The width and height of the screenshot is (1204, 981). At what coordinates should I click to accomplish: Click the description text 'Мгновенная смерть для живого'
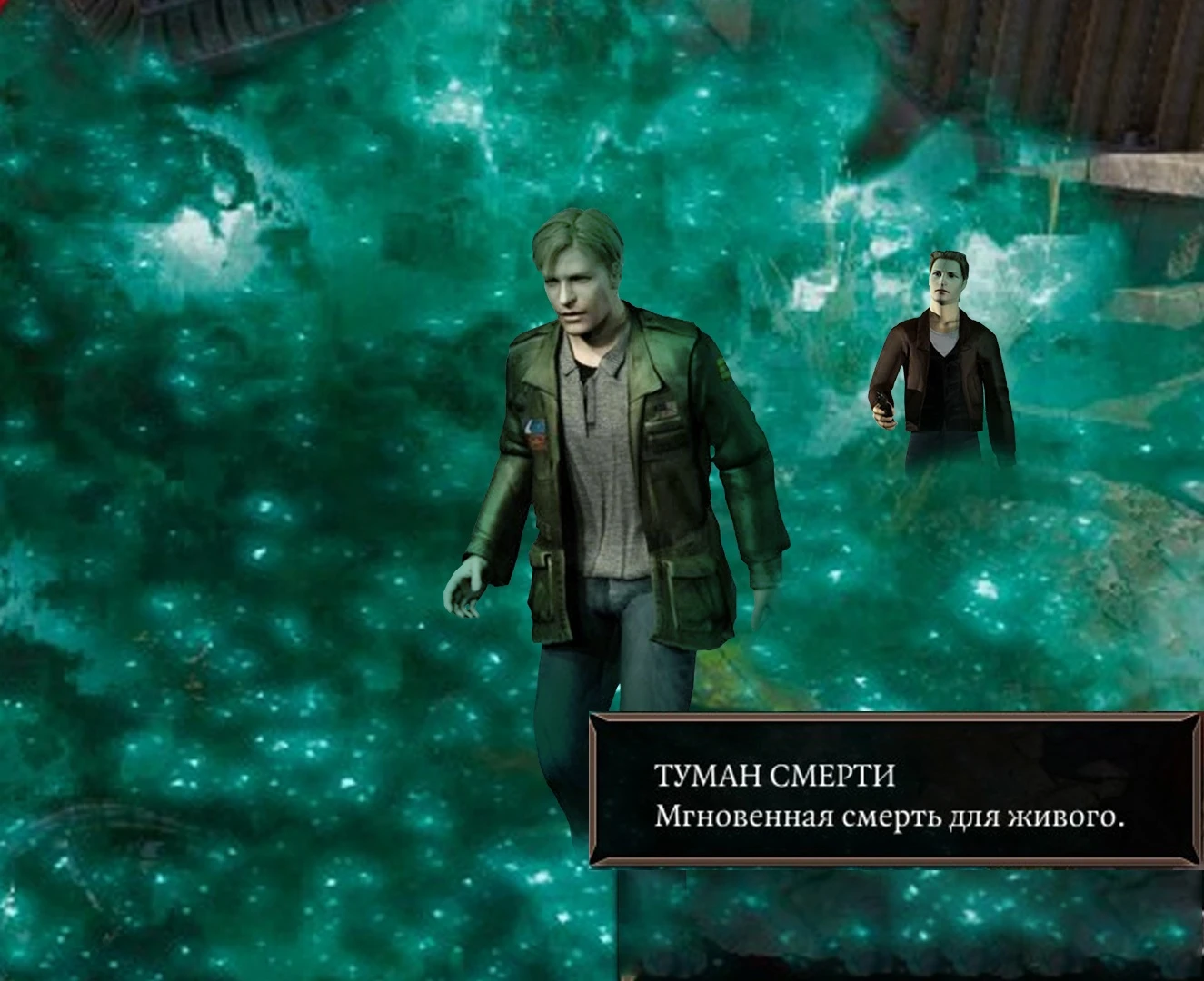pos(891,816)
